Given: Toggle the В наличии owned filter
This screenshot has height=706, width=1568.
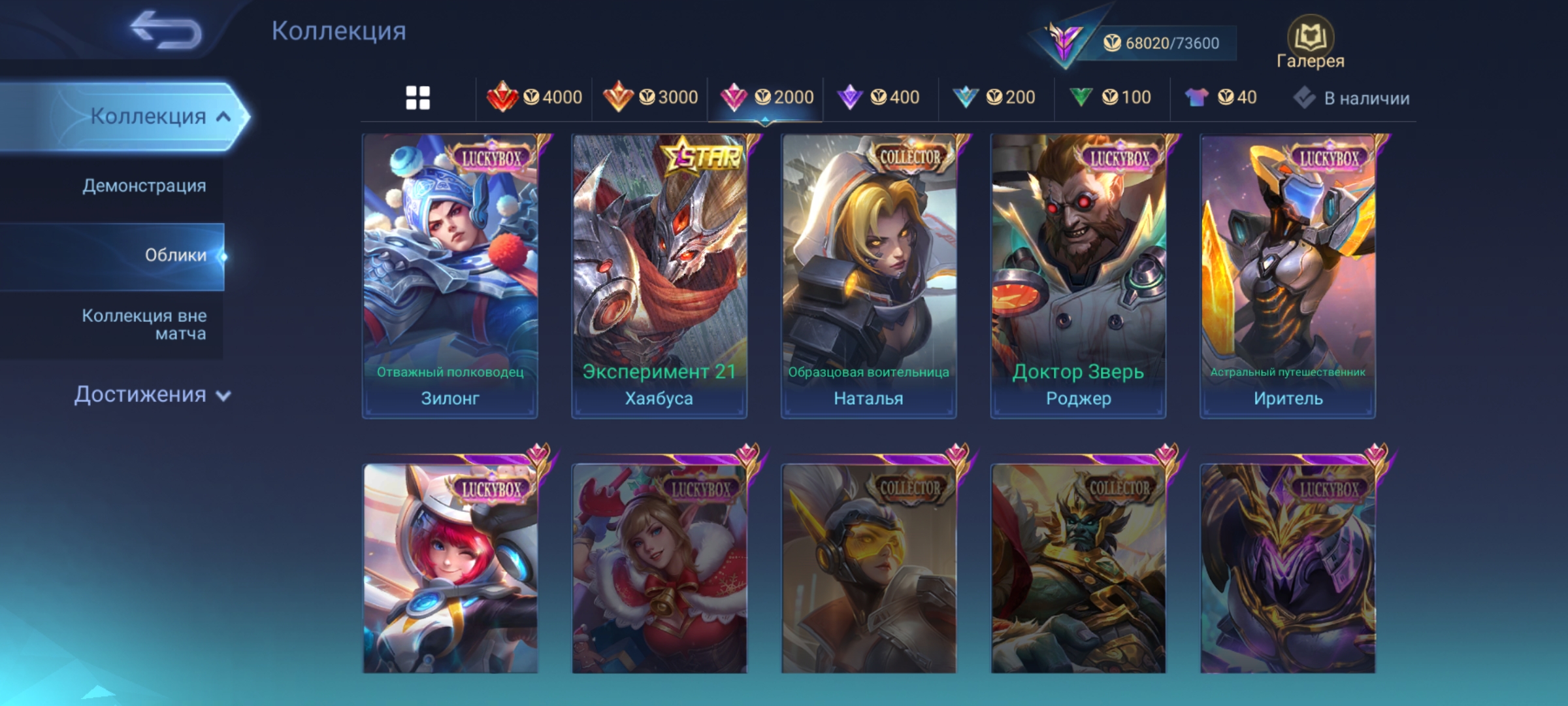Looking at the screenshot, I should click(x=1351, y=98).
